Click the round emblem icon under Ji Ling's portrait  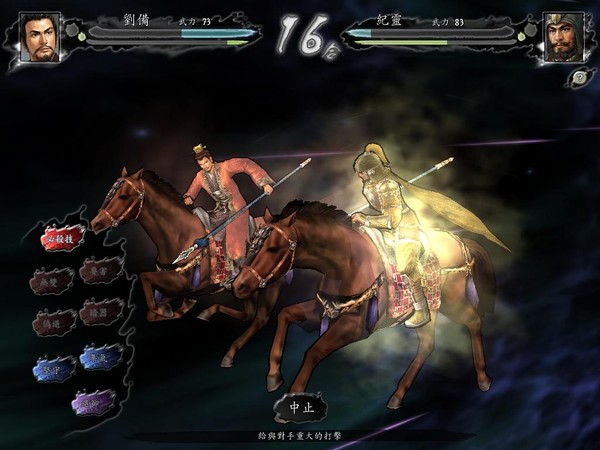pyautogui.click(x=579, y=78)
